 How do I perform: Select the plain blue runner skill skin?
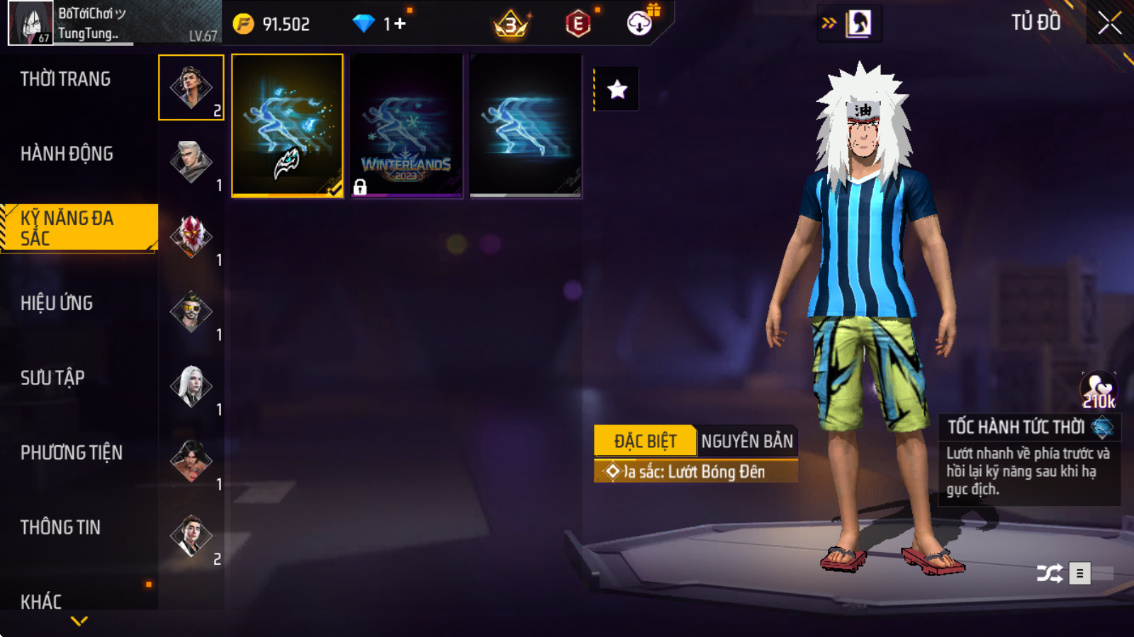coord(525,126)
